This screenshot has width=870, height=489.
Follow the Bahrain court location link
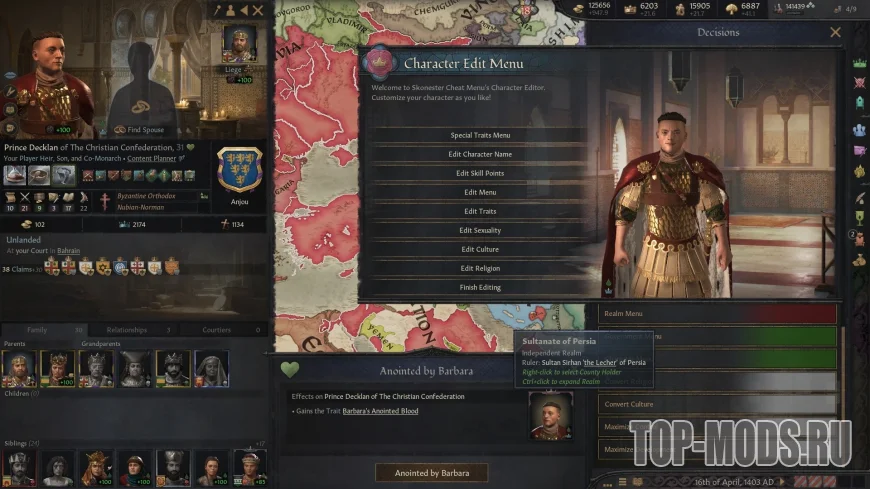coord(67,251)
